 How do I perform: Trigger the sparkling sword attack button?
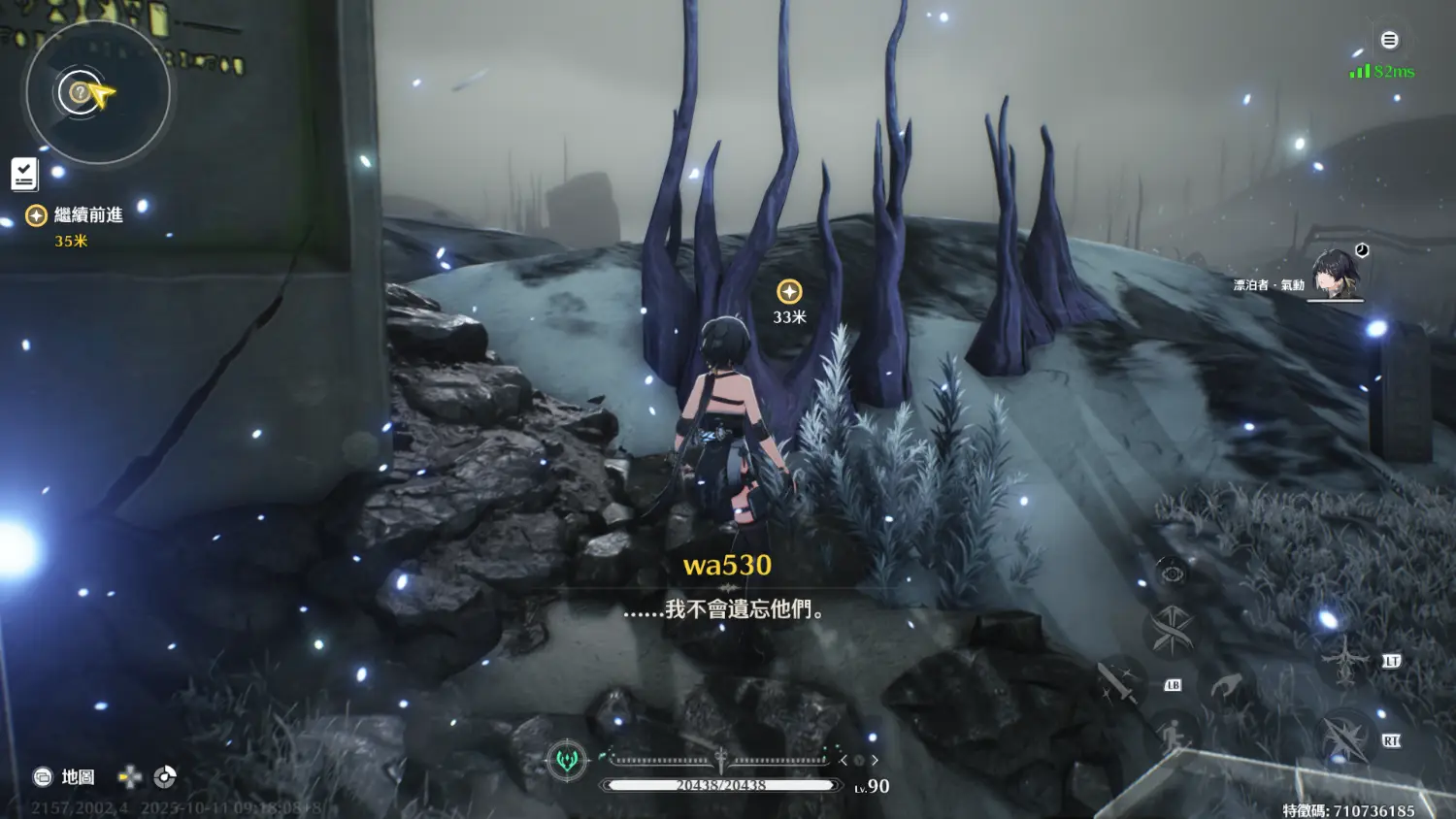pos(1117,681)
